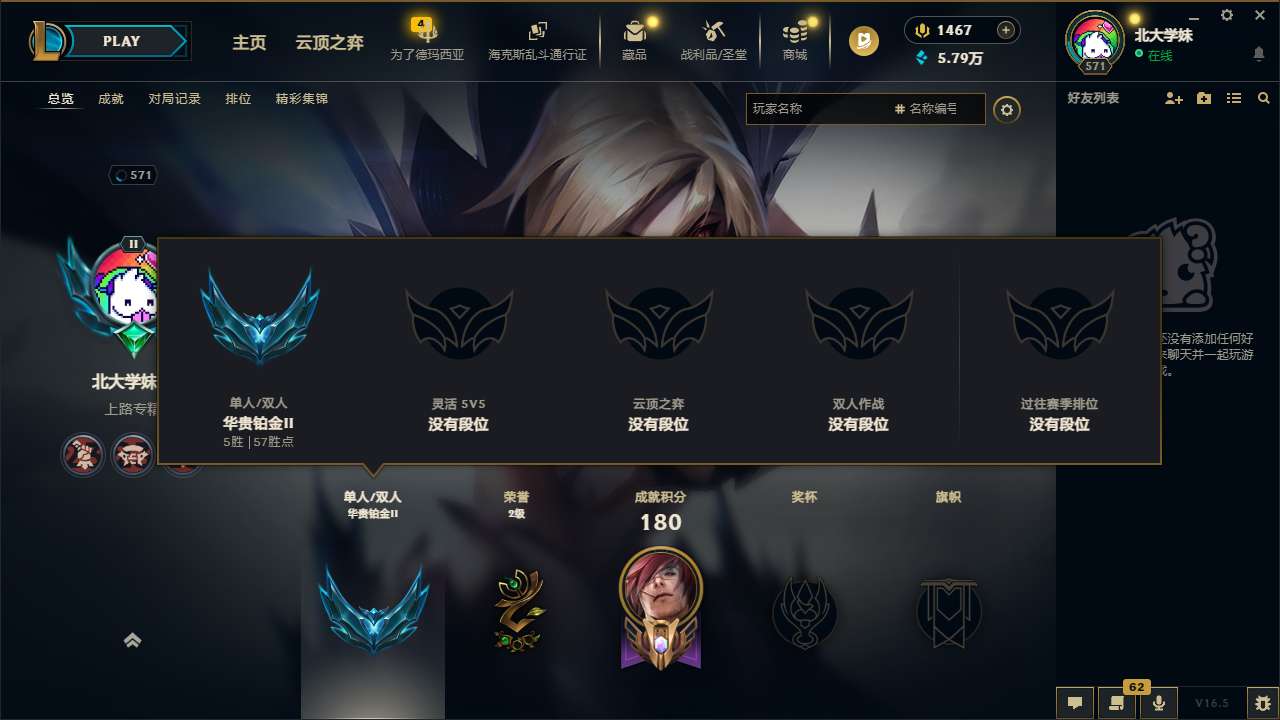Click the add friend icon
The width and height of the screenshot is (1280, 720).
pos(1172,98)
